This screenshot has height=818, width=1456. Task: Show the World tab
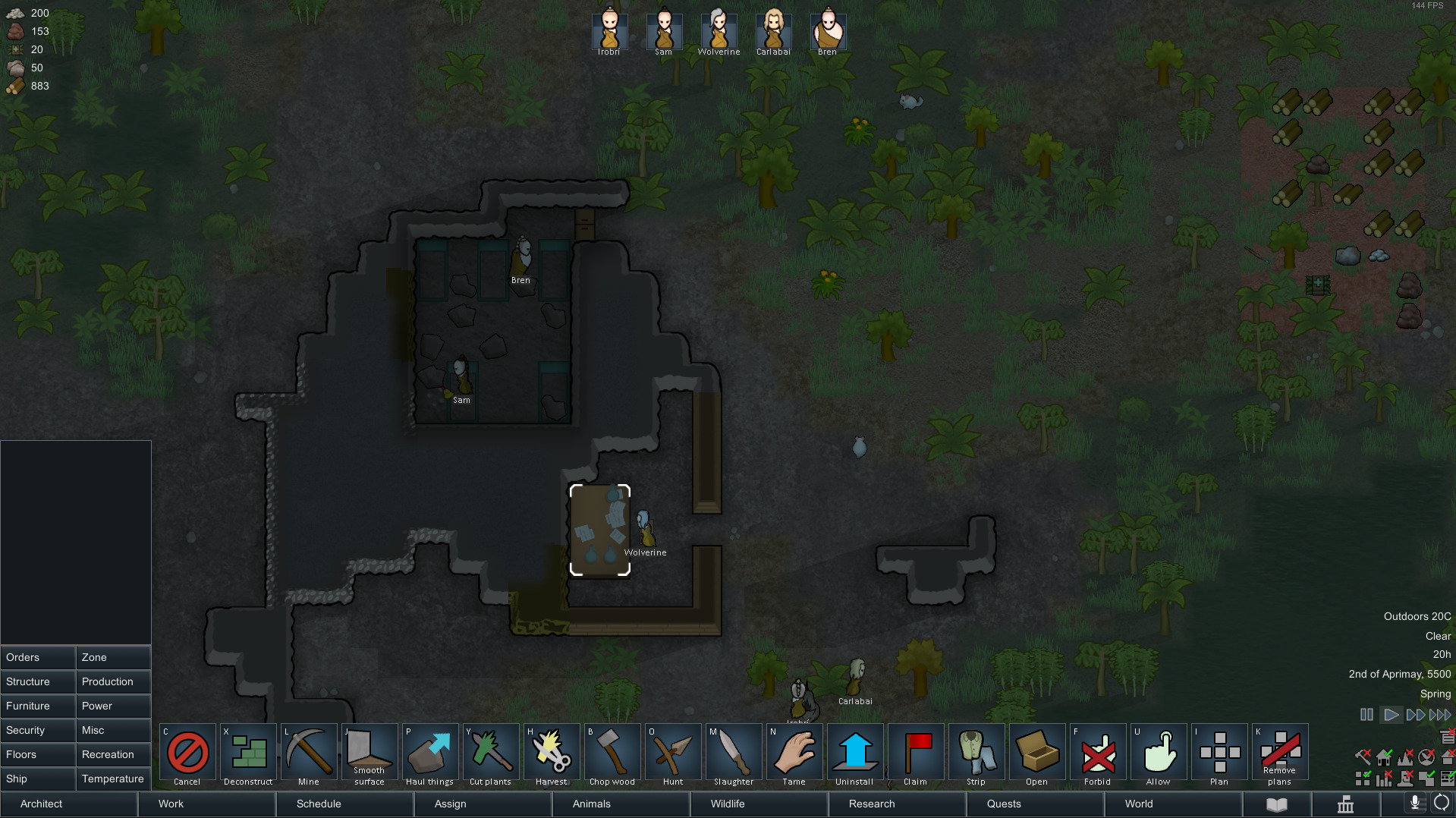(x=1173, y=804)
